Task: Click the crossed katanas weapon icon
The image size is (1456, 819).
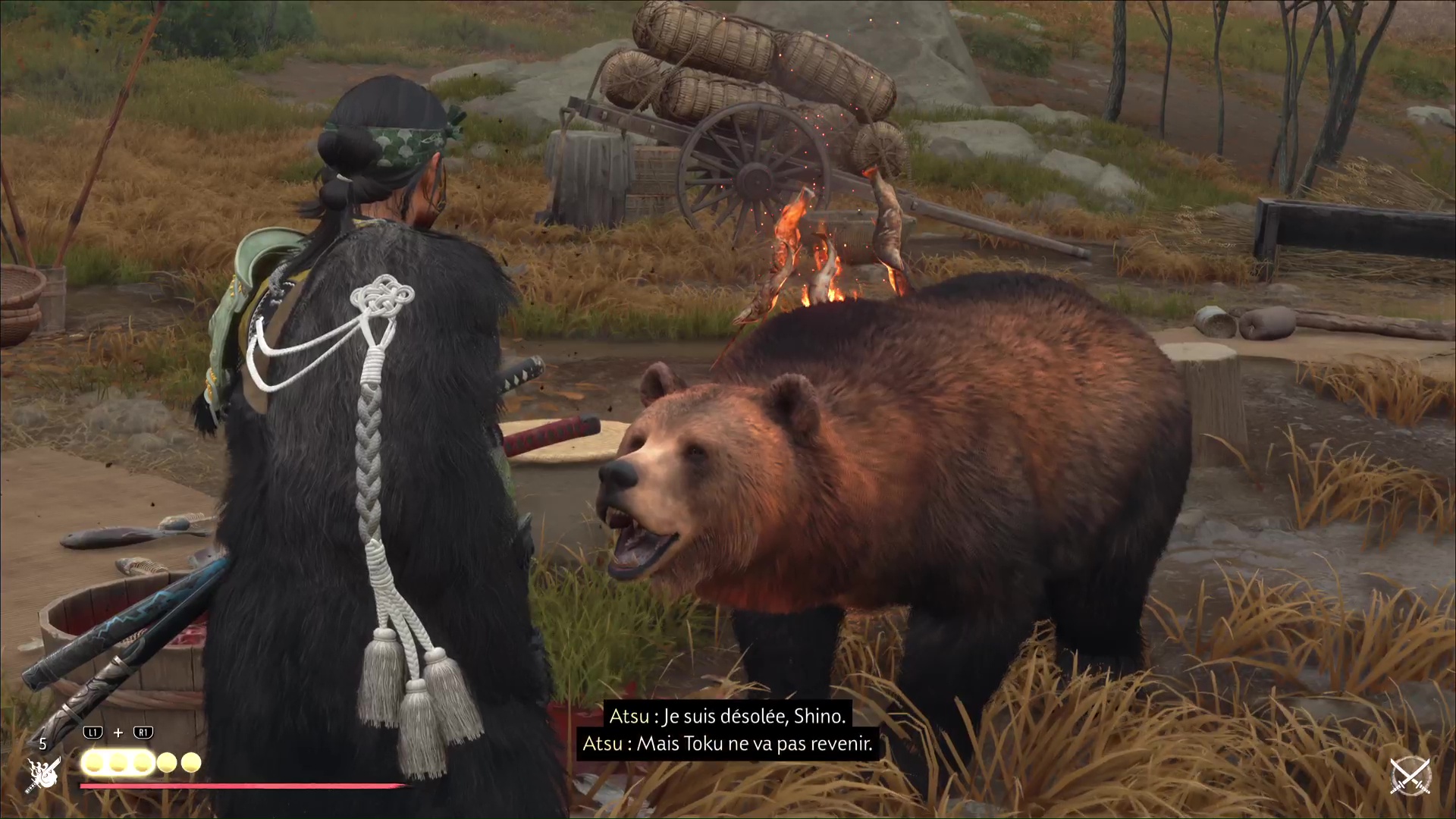Action: click(x=1409, y=777)
